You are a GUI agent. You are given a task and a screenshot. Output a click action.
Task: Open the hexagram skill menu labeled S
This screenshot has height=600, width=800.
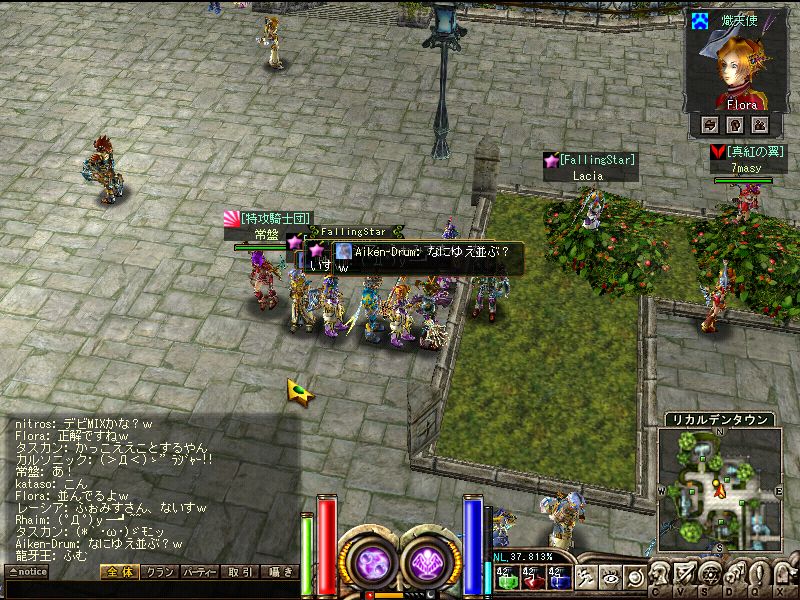[708, 577]
